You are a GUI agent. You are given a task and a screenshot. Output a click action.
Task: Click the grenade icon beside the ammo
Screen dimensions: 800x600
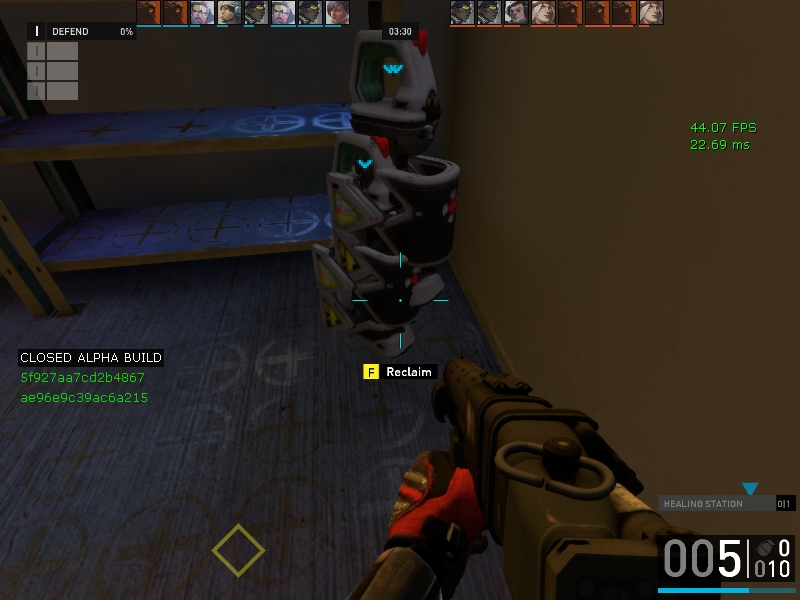764,549
